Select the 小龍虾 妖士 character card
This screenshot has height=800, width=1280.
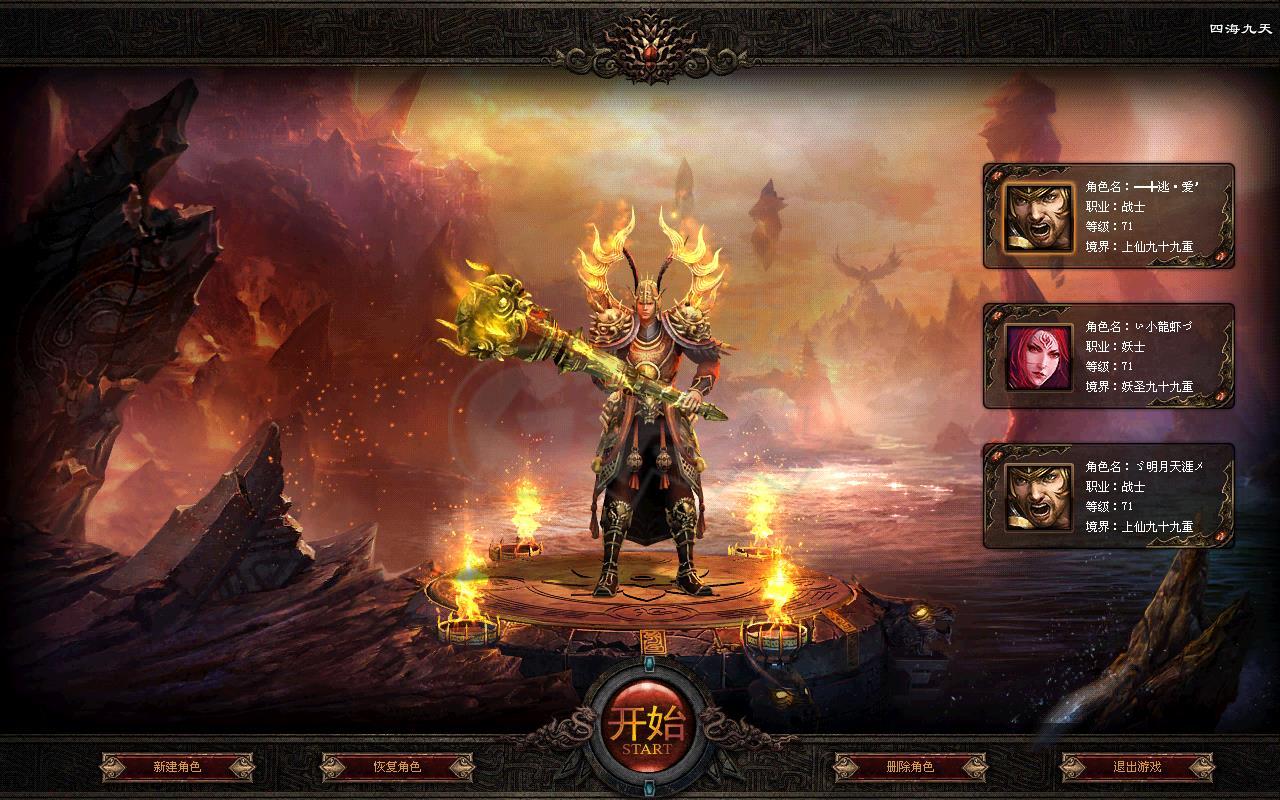1108,356
